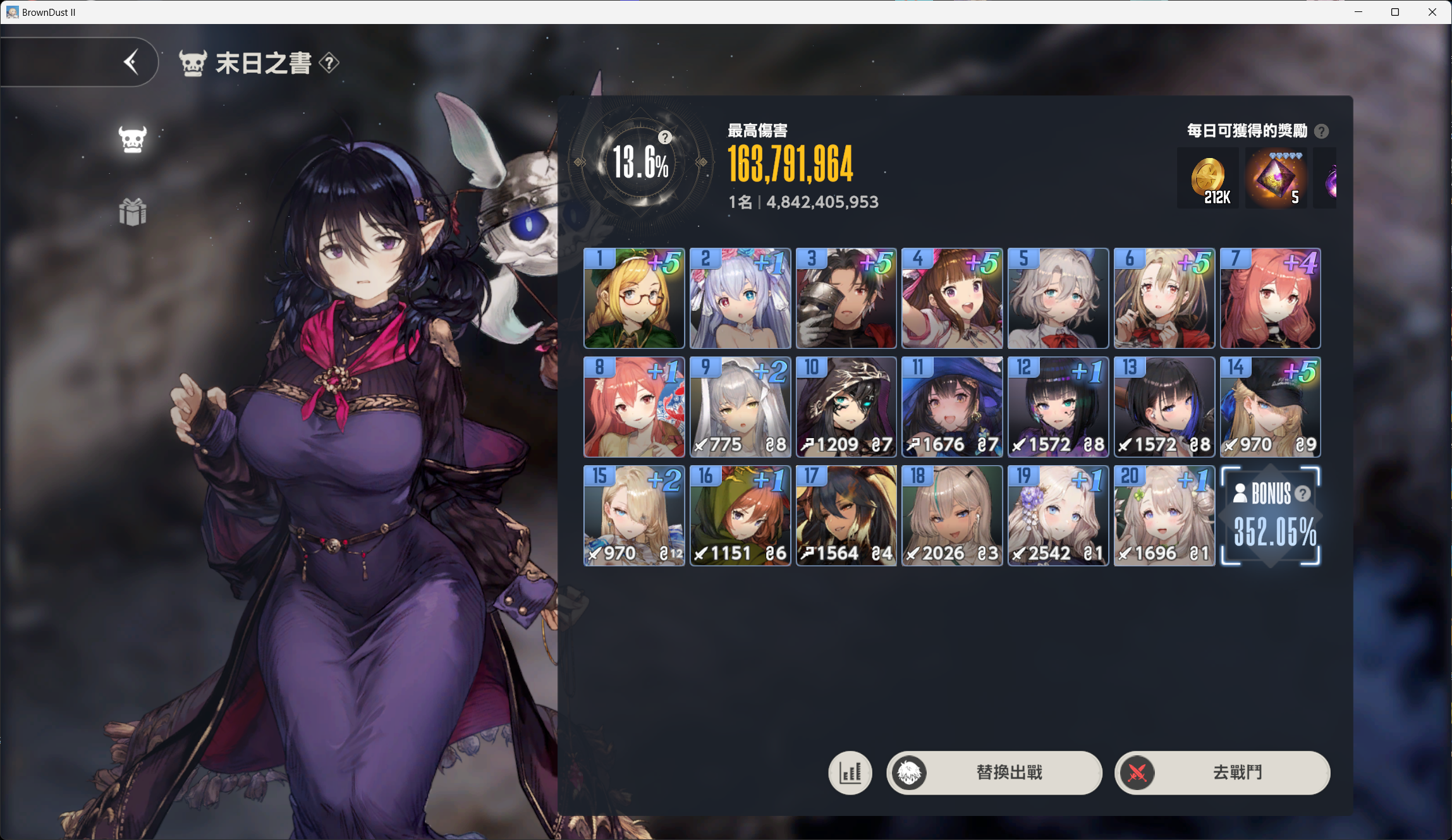Open the 末日之書 help tooltip

pos(329,63)
